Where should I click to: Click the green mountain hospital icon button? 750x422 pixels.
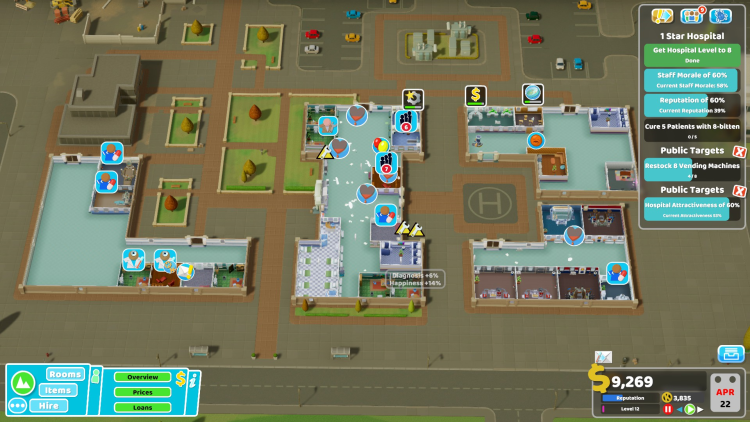point(21,382)
